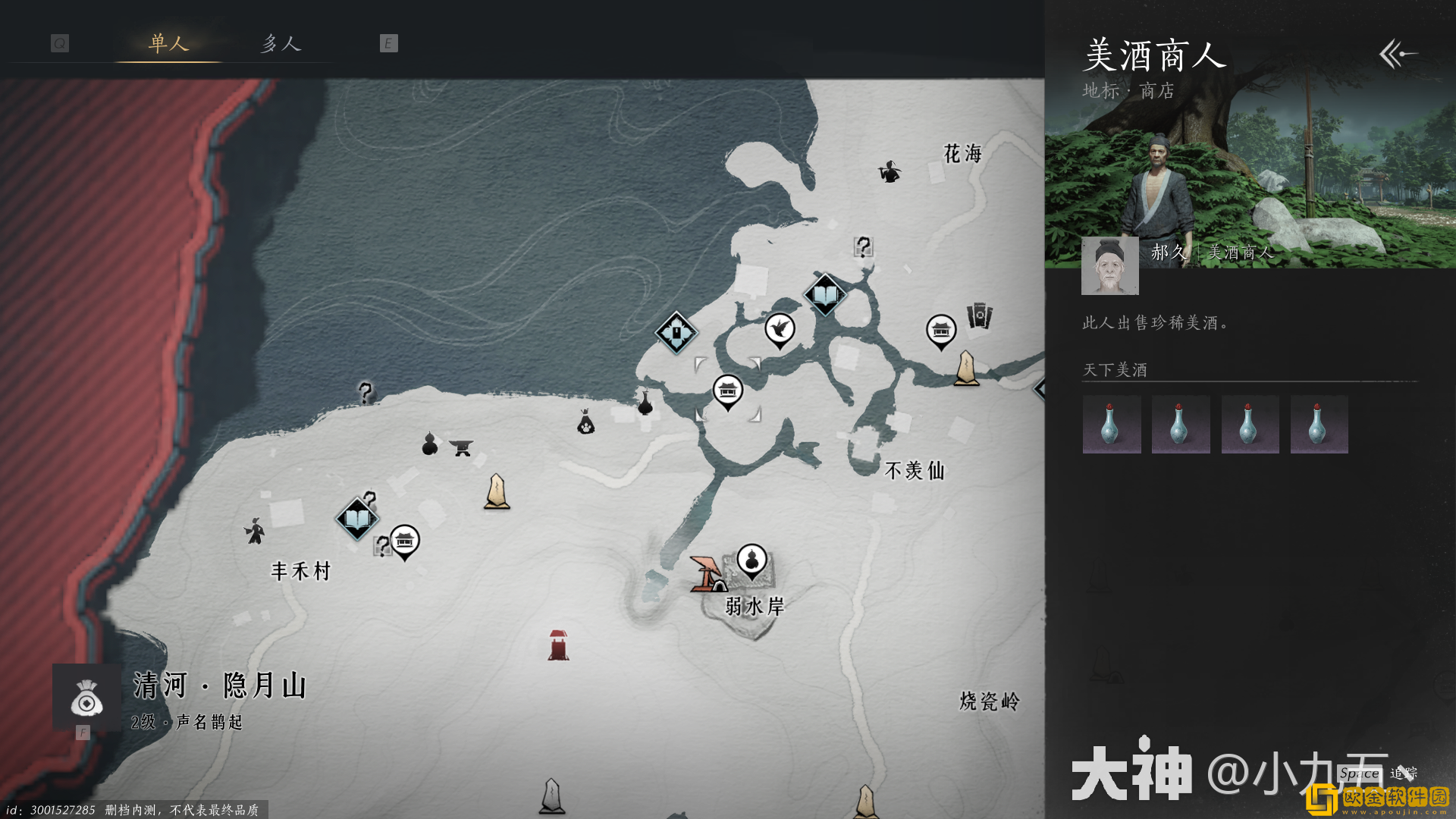The height and width of the screenshot is (819, 1456).
Task: Open the 清河·隐月山 region reward pouch
Action: (x=86, y=698)
